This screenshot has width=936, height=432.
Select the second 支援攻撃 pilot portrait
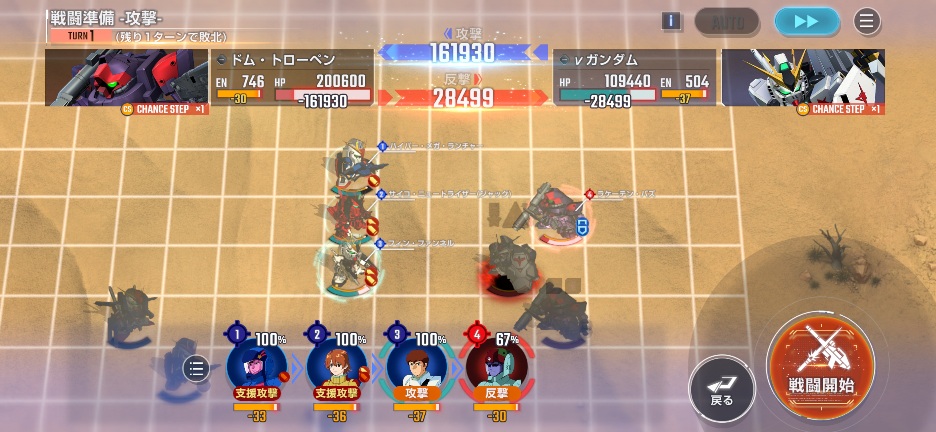click(x=336, y=362)
